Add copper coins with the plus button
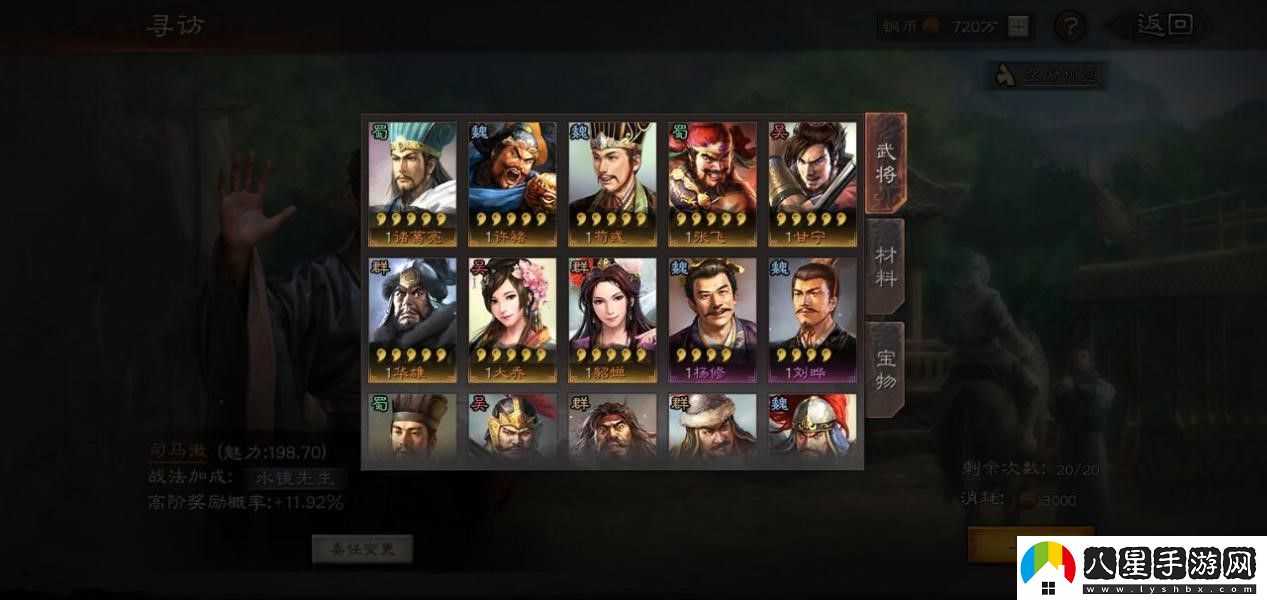The image size is (1267, 600). [1018, 27]
